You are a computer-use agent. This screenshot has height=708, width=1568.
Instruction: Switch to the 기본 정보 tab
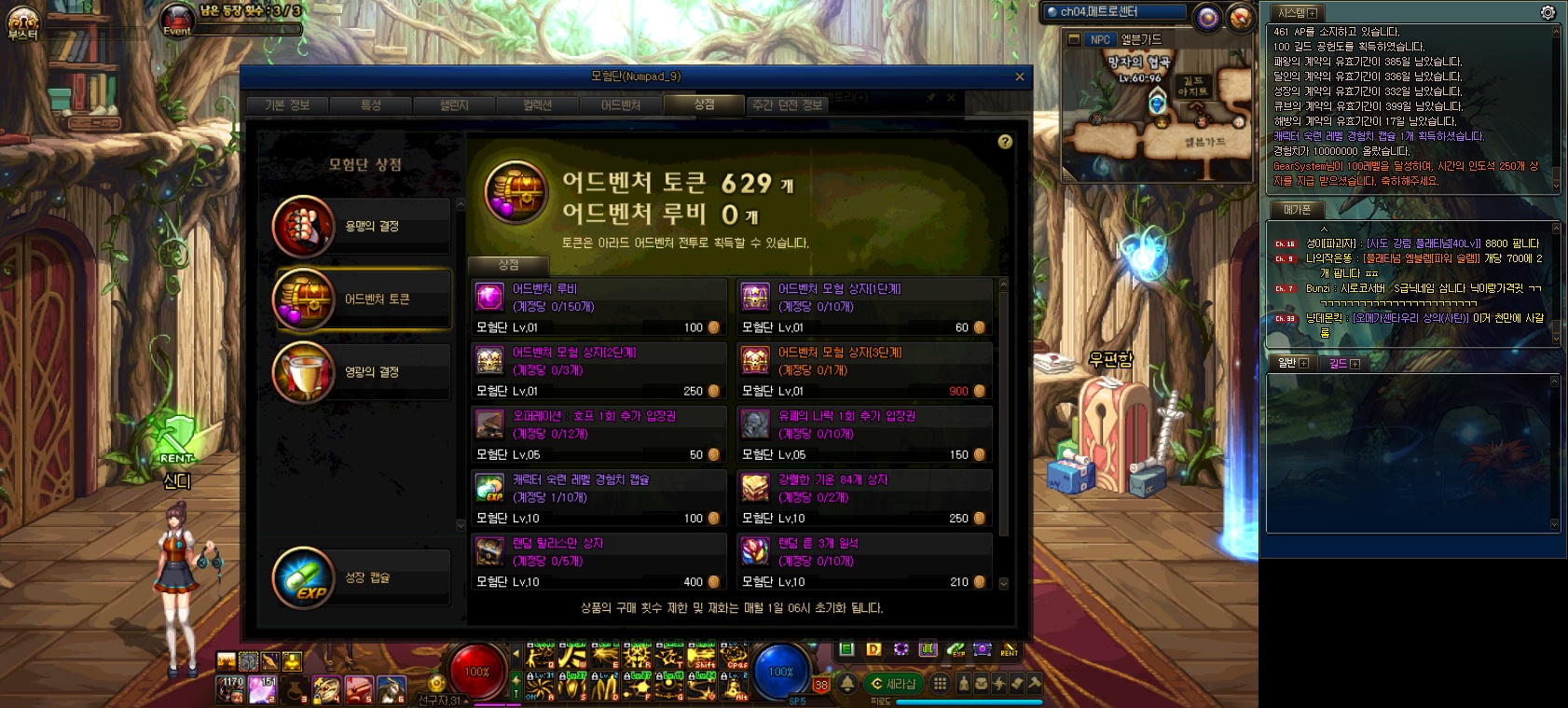click(x=287, y=105)
